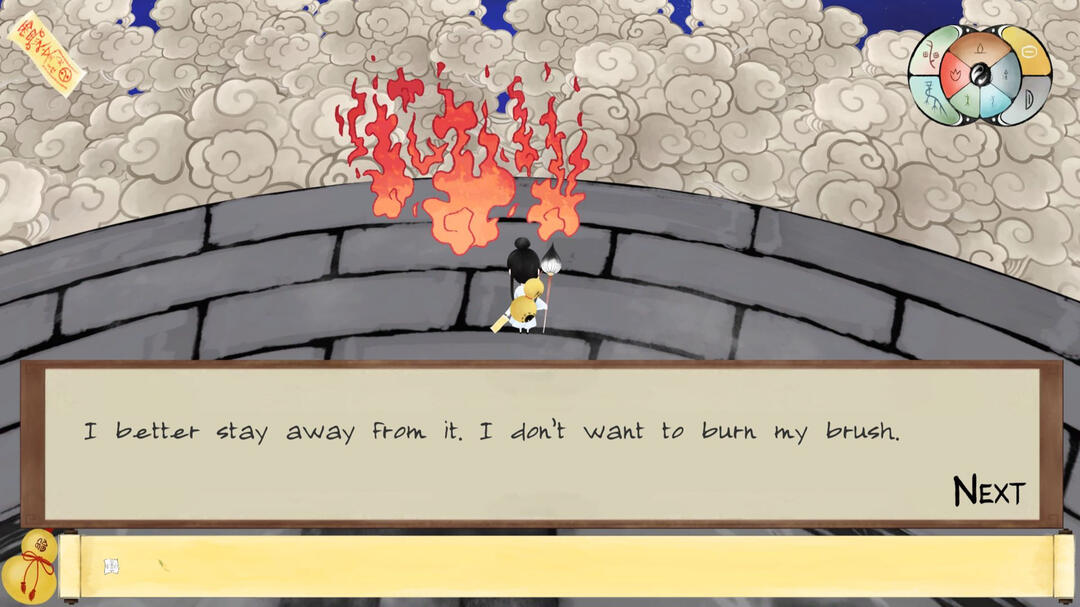Click the yin-yang center of the wheel
This screenshot has width=1080, height=607.
(x=979, y=75)
